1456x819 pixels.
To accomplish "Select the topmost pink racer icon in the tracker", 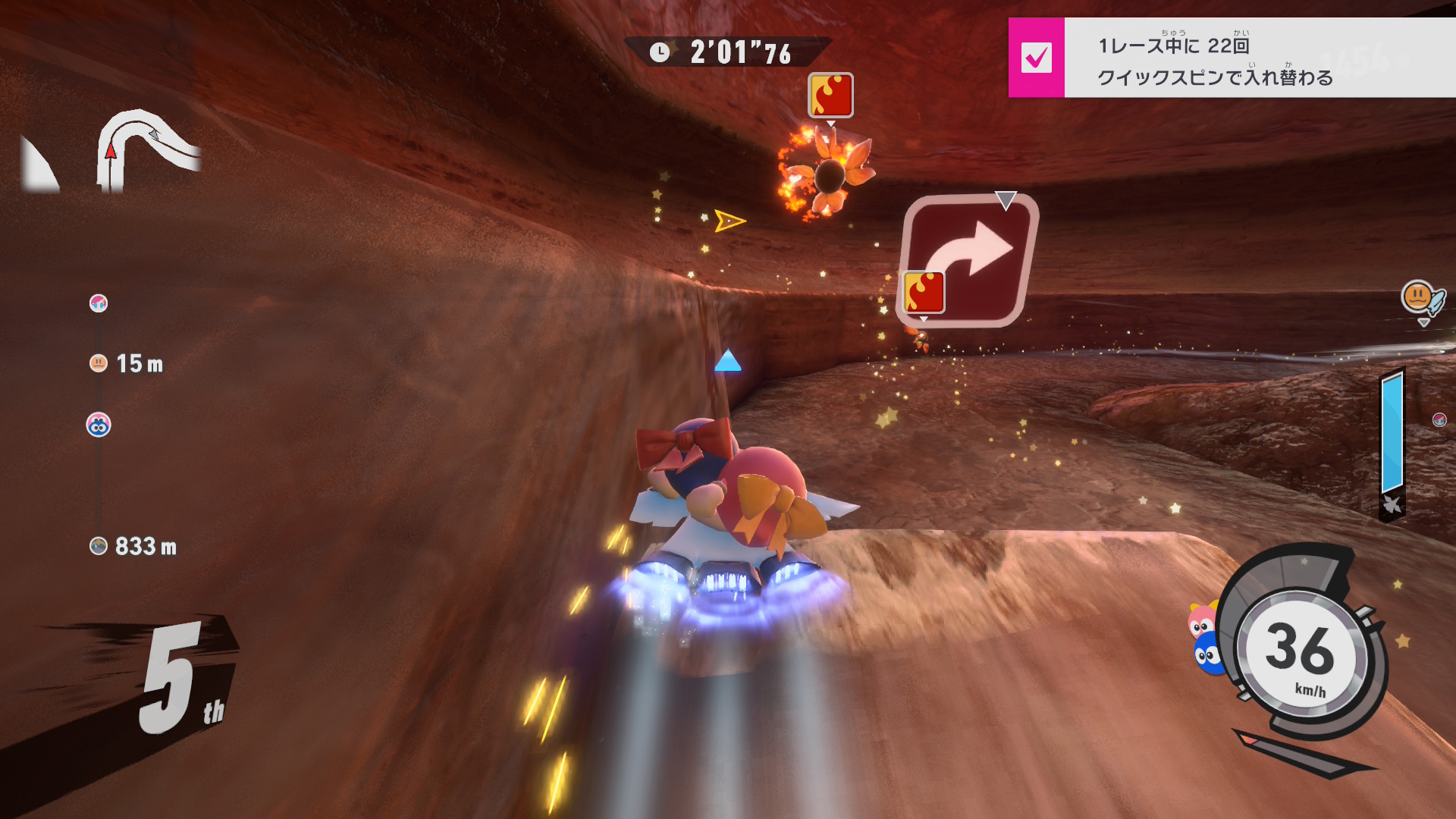I will [x=99, y=303].
